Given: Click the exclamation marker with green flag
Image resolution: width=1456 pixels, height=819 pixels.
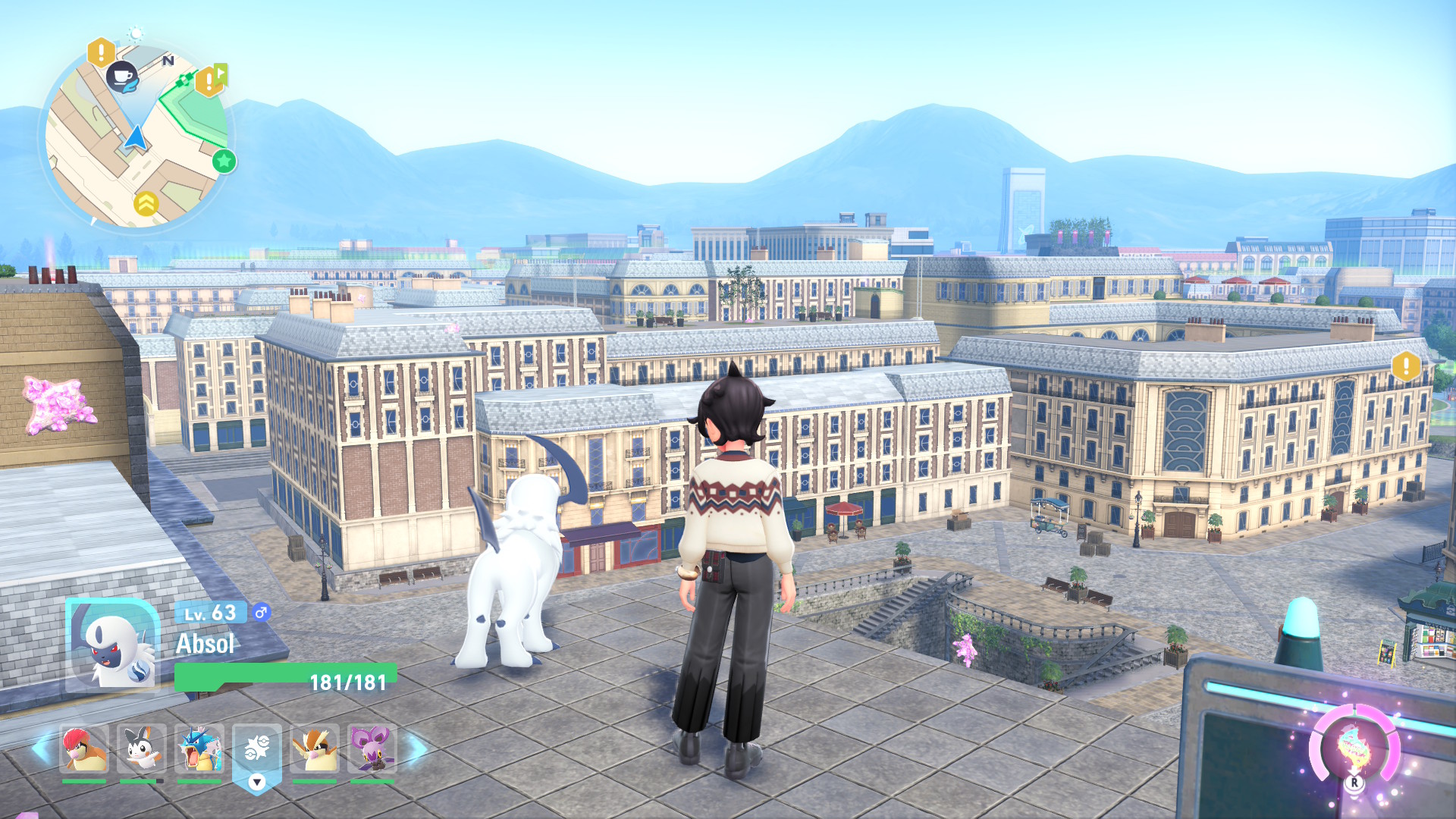Looking at the screenshot, I should tap(210, 80).
